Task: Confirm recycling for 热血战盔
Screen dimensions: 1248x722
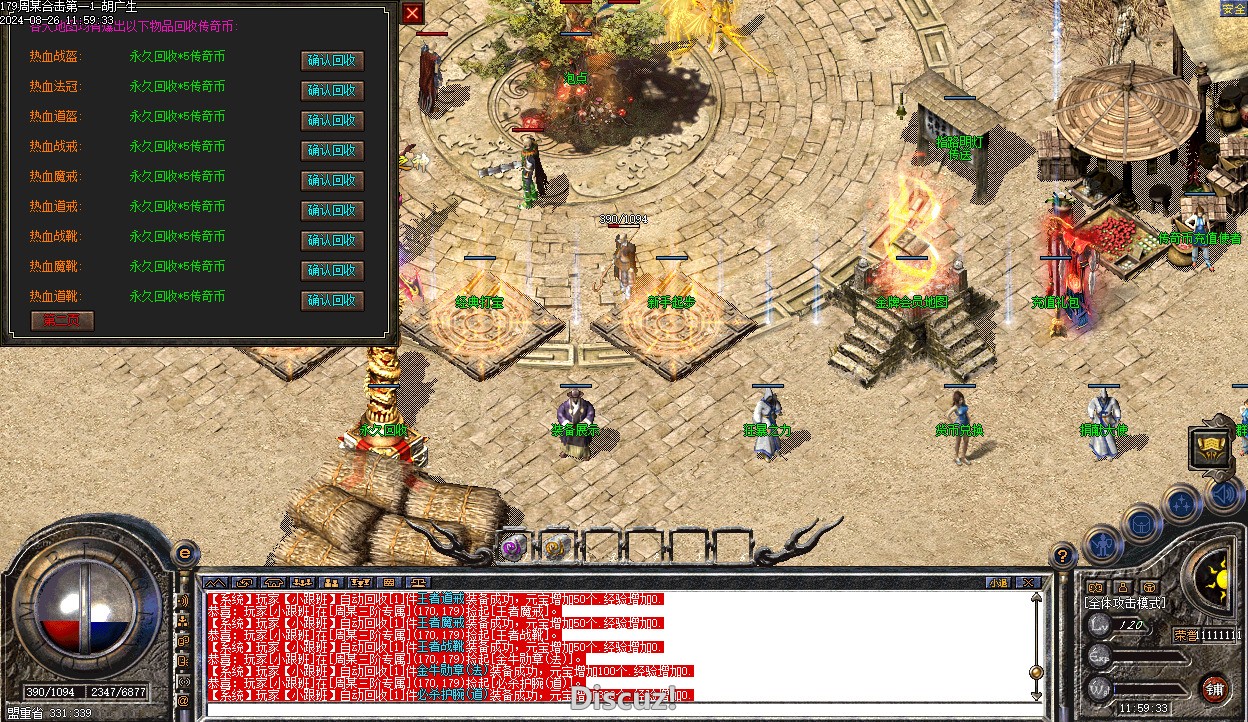Action: [332, 61]
